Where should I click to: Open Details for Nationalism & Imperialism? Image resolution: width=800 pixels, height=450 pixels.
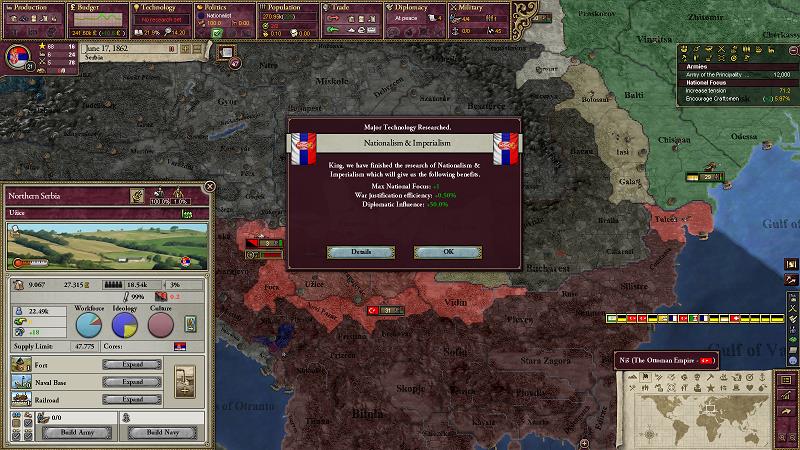coord(361,252)
